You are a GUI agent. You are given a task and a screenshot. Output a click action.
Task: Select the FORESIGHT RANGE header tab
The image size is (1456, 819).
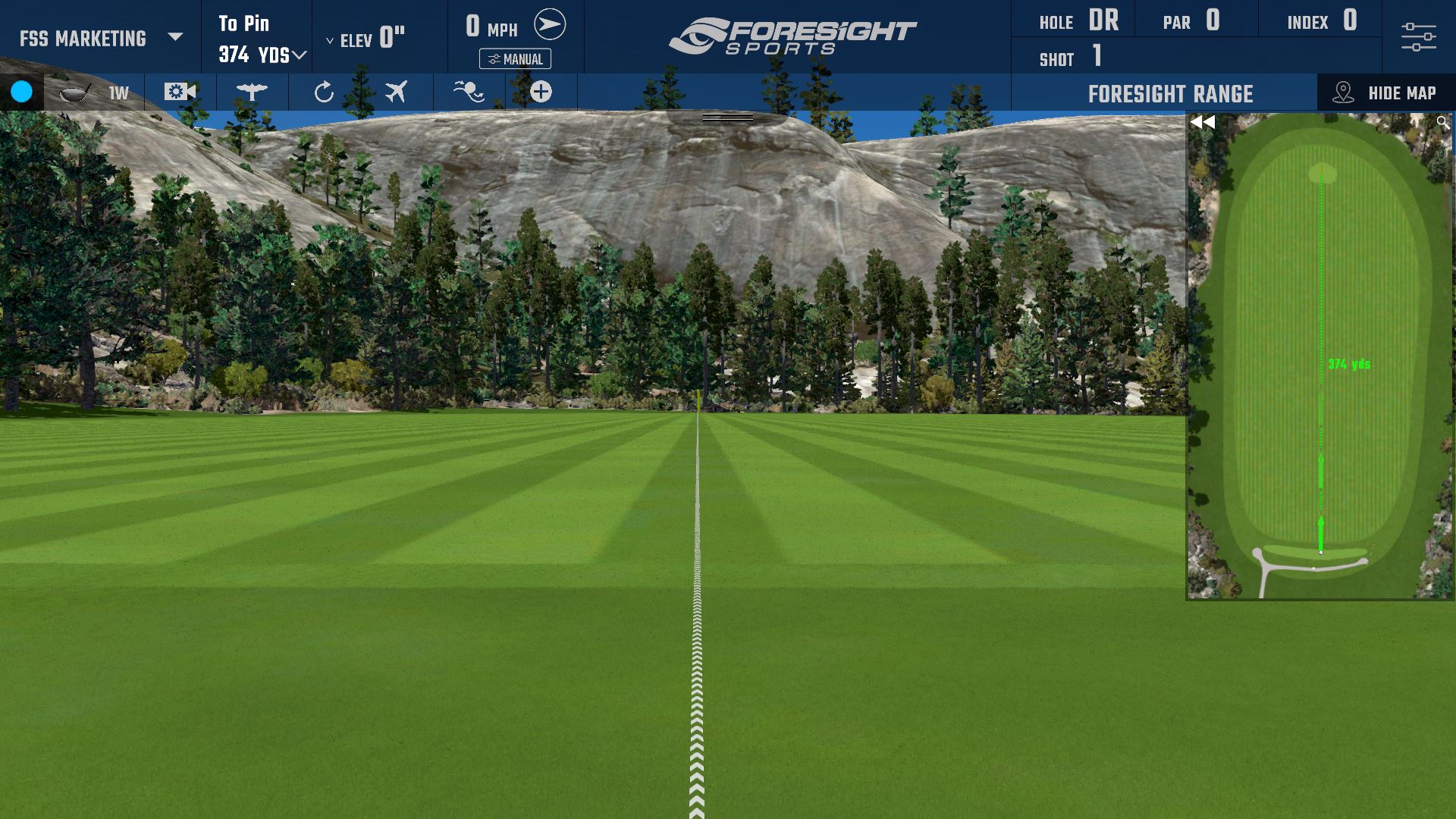(x=1170, y=93)
